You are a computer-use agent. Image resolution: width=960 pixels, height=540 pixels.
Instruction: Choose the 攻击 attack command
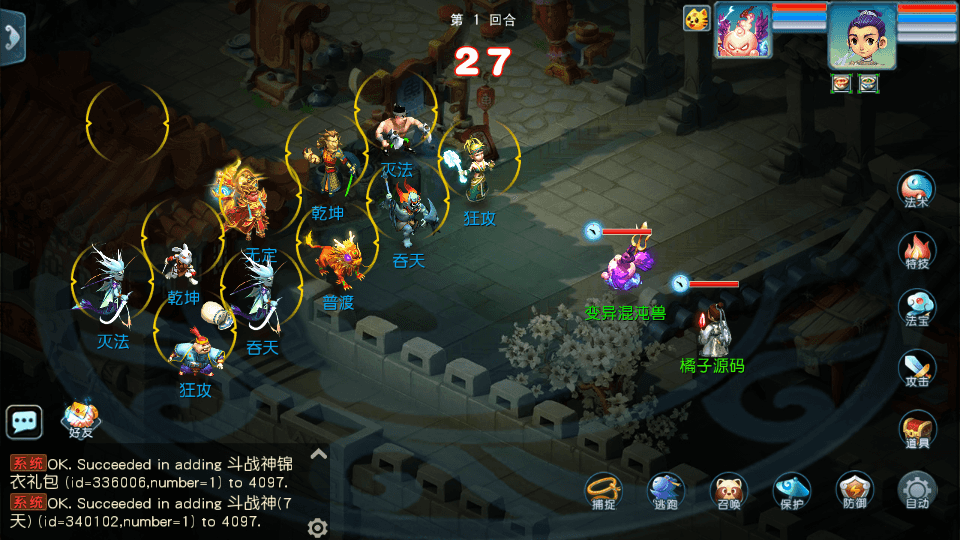point(916,368)
